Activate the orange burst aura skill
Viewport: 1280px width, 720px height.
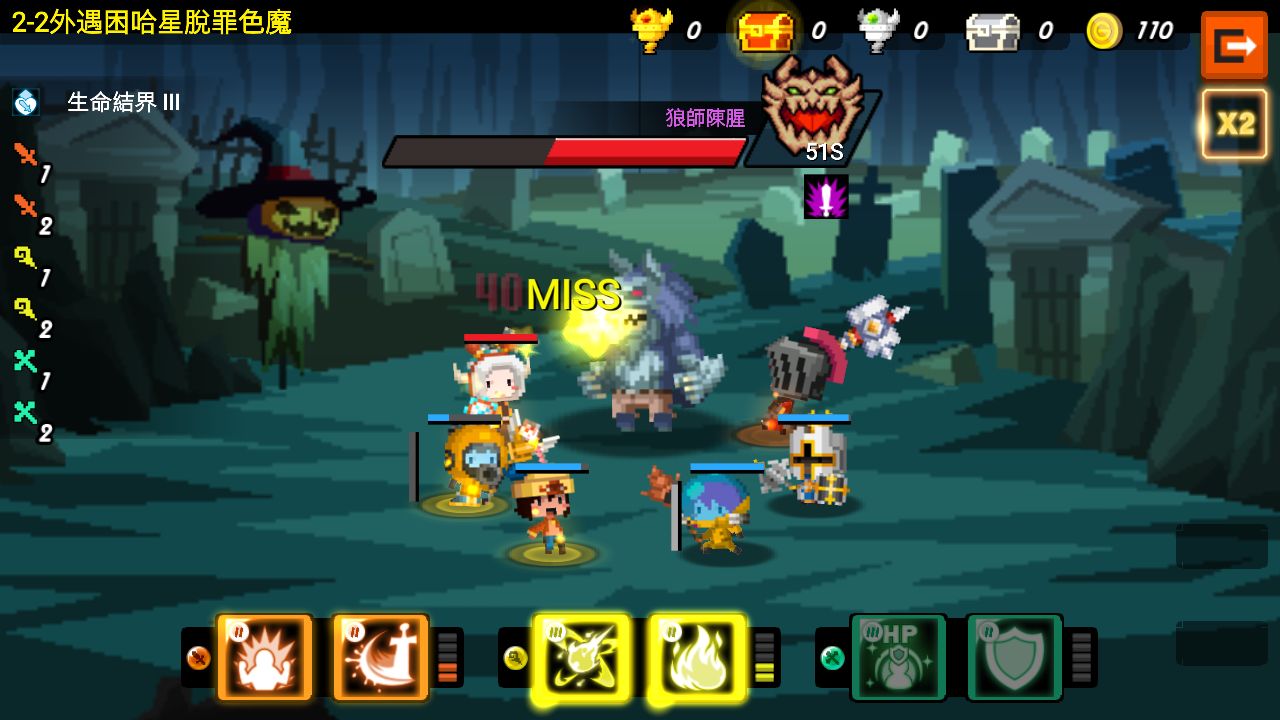(264, 657)
